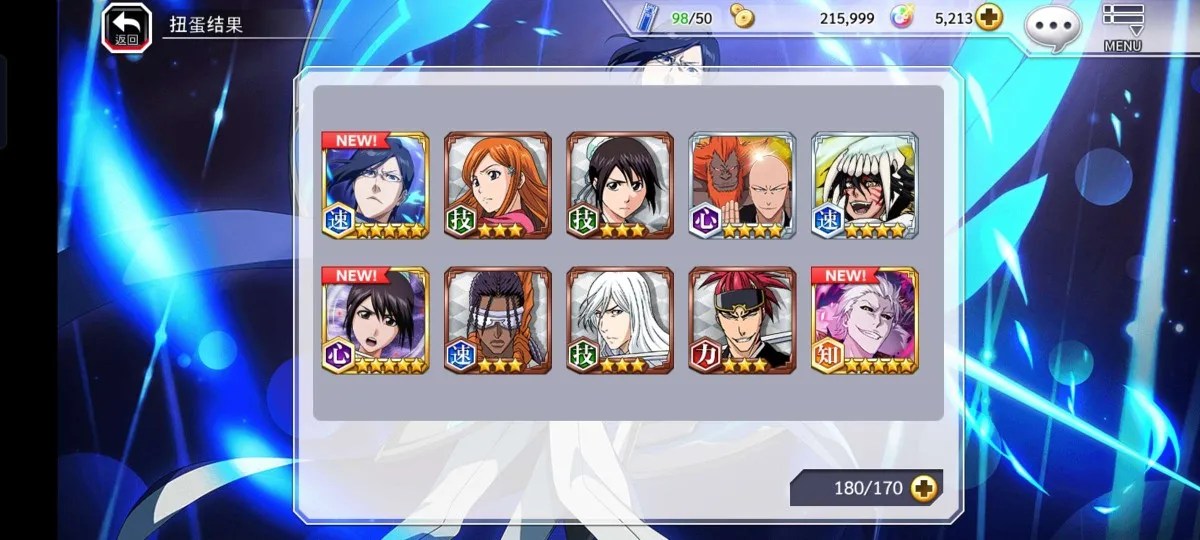Screen dimensions: 1200x540
Task: Select the short black-haired three-star card in top row
Action: click(x=620, y=186)
